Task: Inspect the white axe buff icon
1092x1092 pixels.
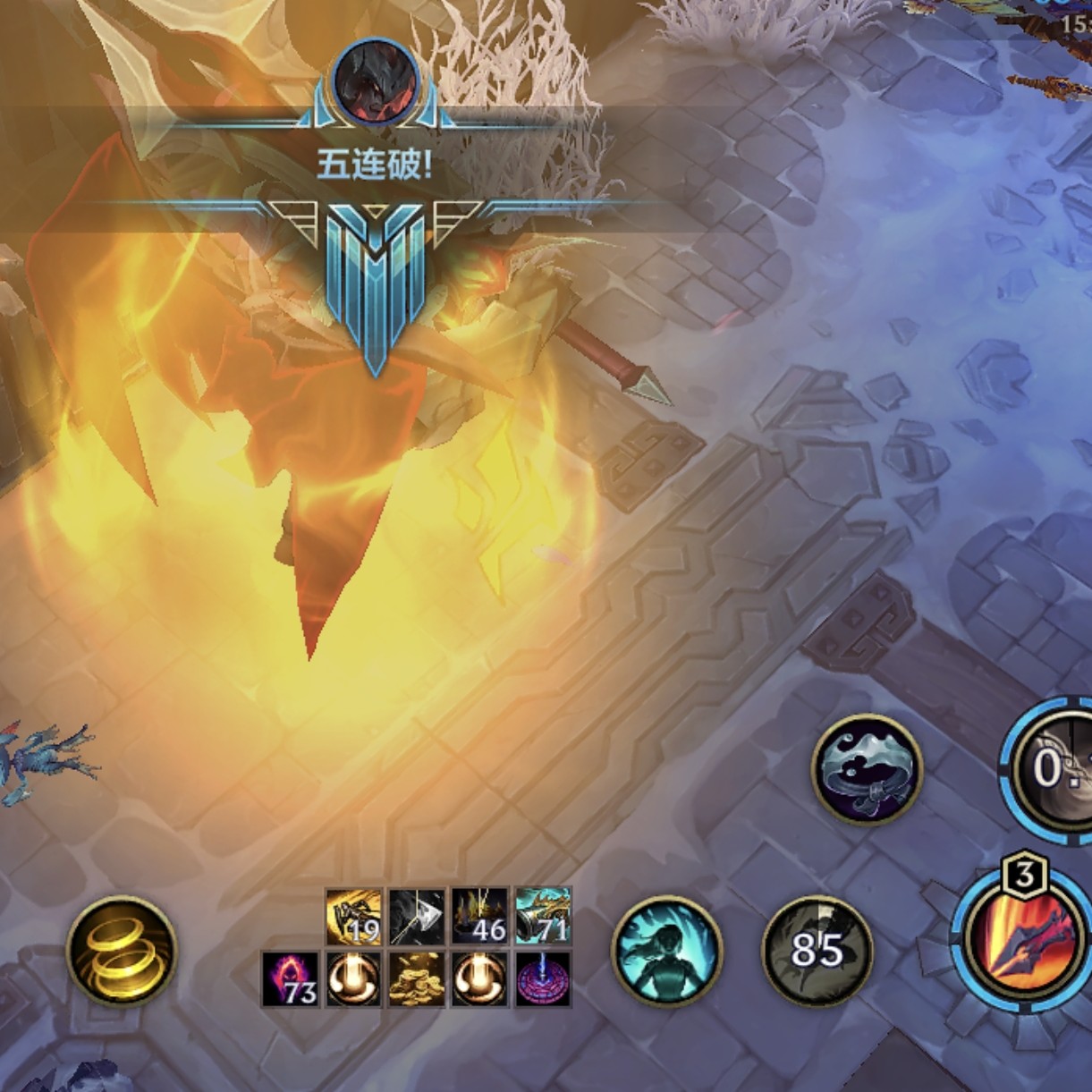Action: pyautogui.click(x=417, y=916)
